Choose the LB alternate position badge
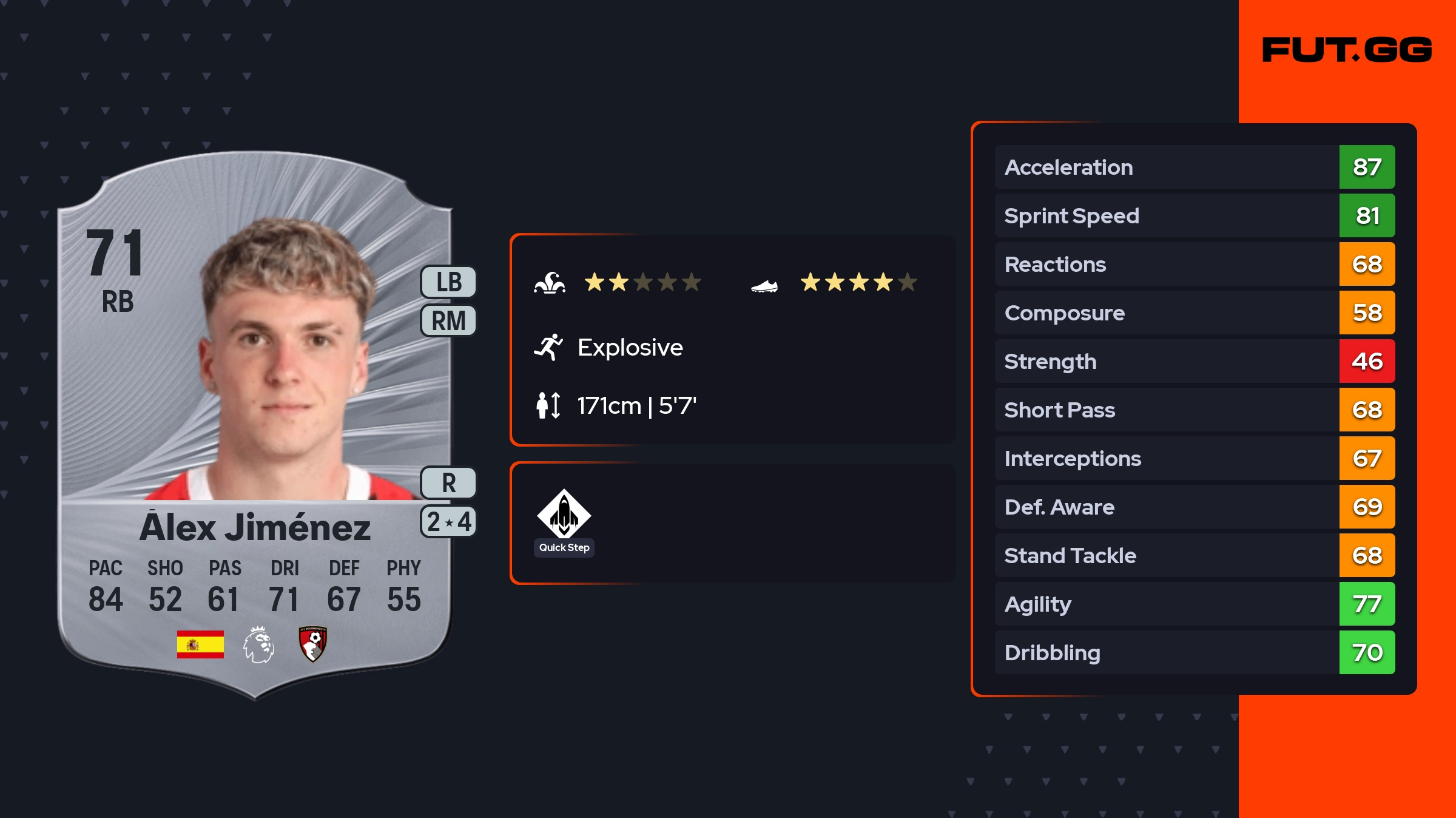 click(449, 282)
